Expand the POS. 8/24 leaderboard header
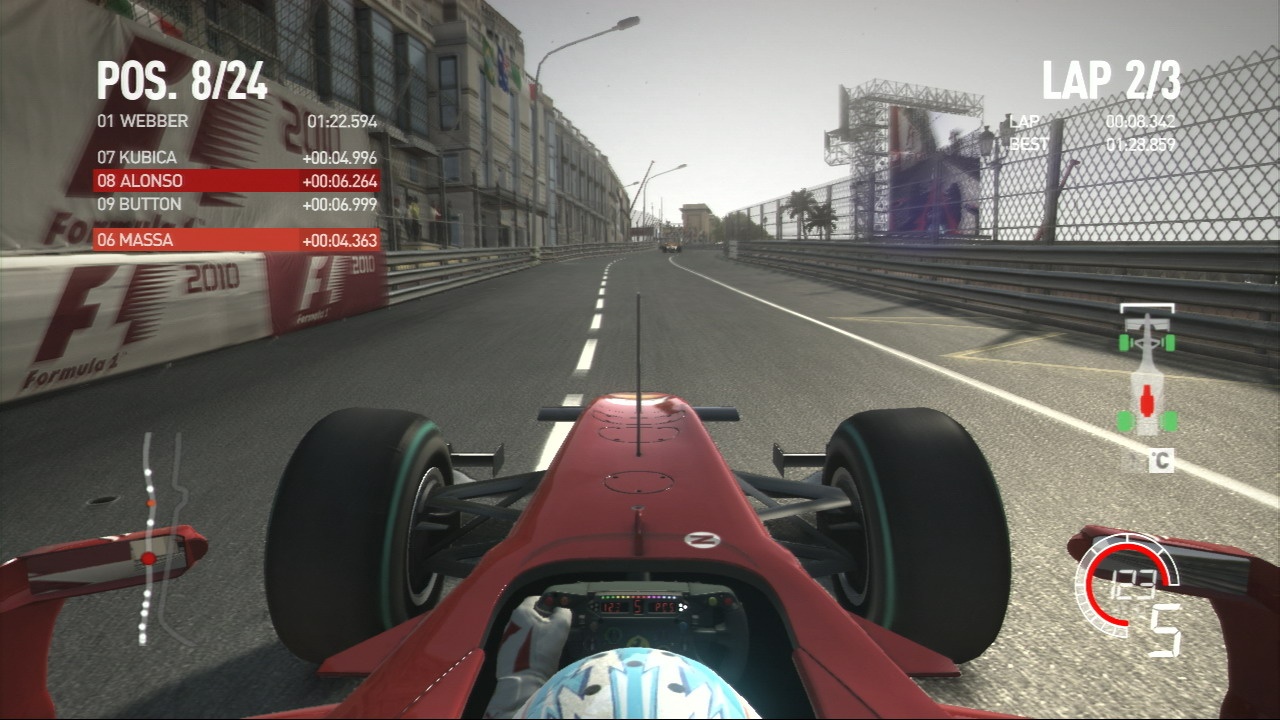 tap(180, 80)
